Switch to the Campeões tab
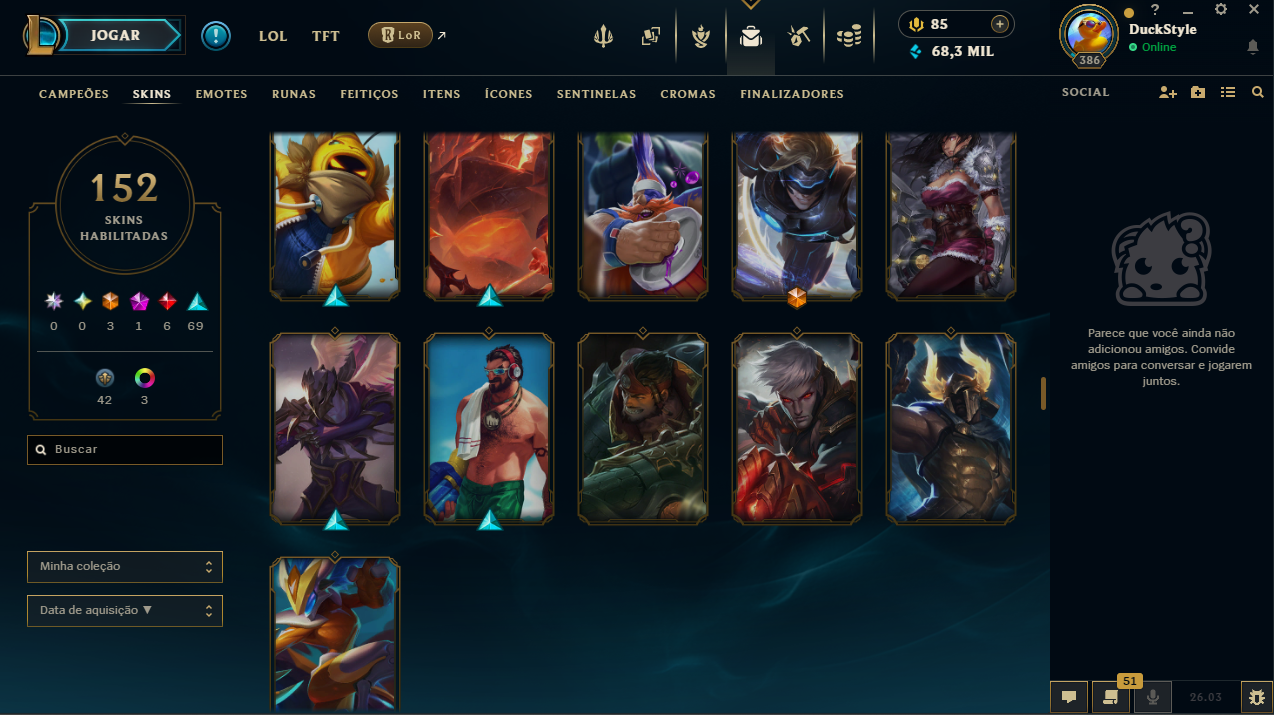The height and width of the screenshot is (715, 1274). 73,94
